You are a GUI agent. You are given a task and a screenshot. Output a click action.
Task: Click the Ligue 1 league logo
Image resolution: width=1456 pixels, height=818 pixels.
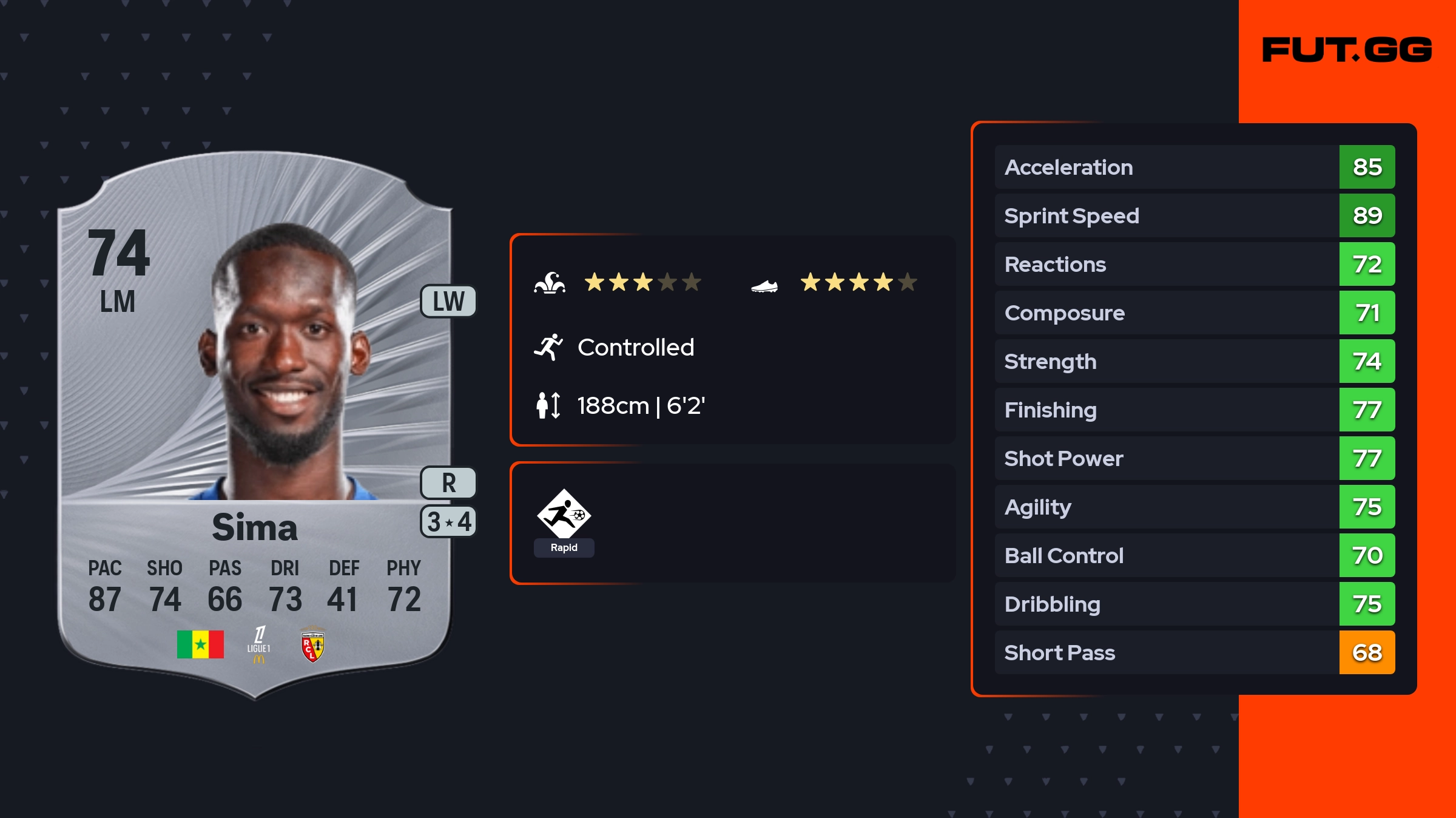259,644
